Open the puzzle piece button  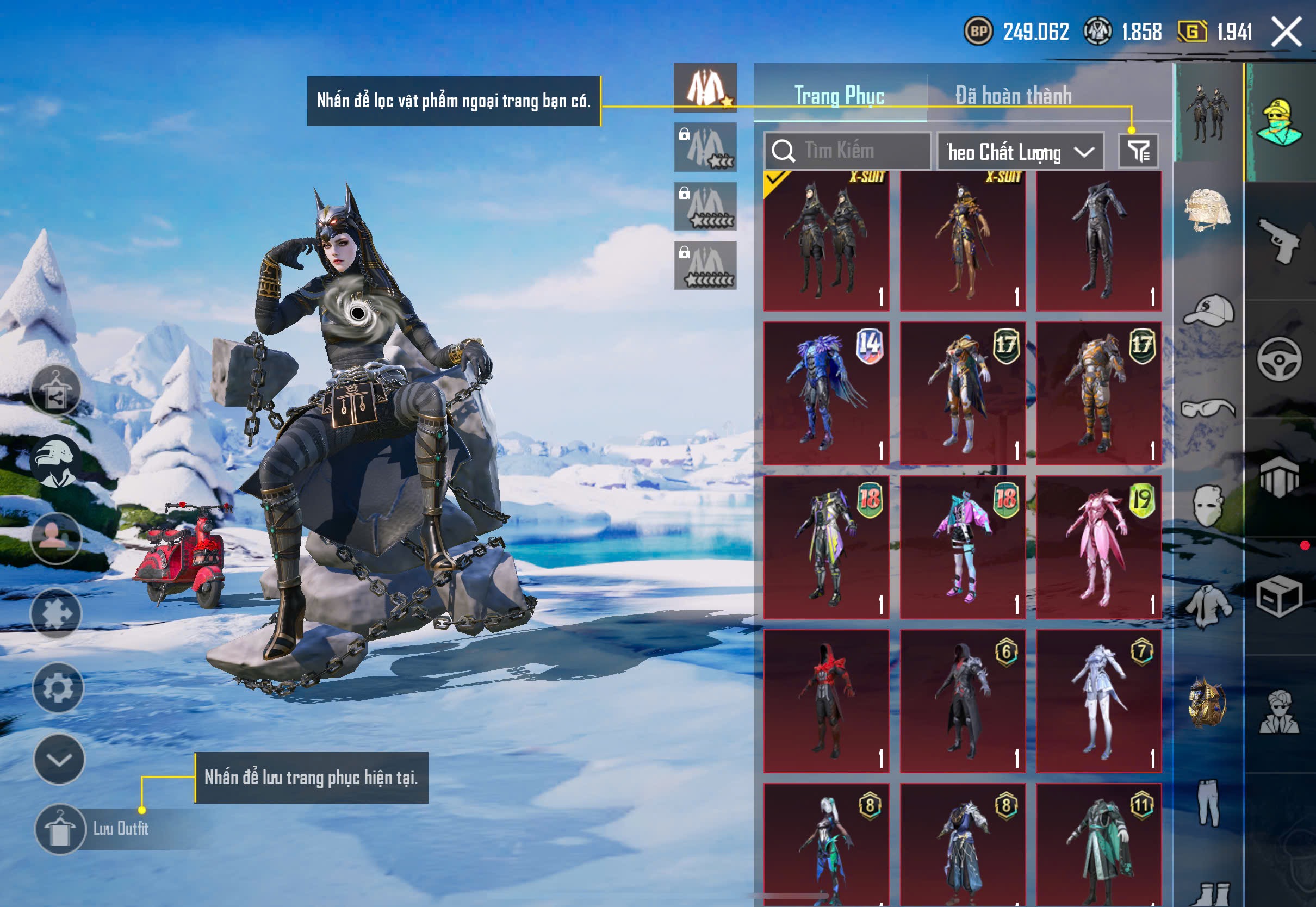(55, 613)
